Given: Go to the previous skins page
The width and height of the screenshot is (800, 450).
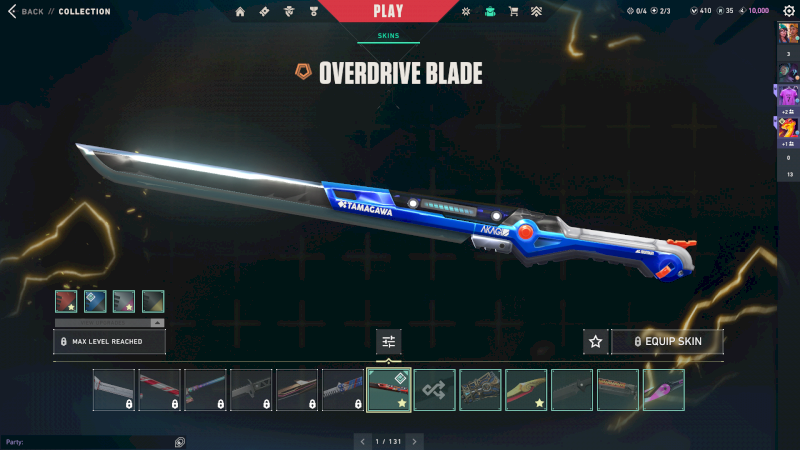Looking at the screenshot, I should (362, 441).
